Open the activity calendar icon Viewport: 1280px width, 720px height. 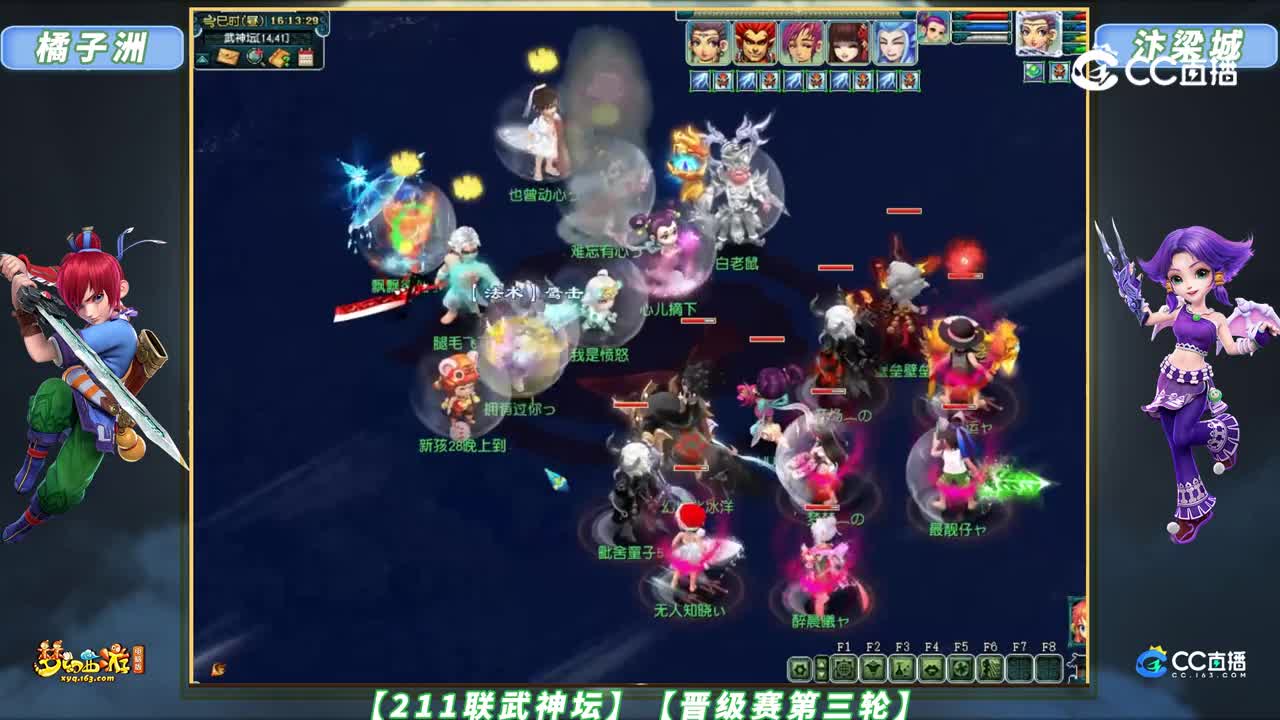tap(306, 57)
